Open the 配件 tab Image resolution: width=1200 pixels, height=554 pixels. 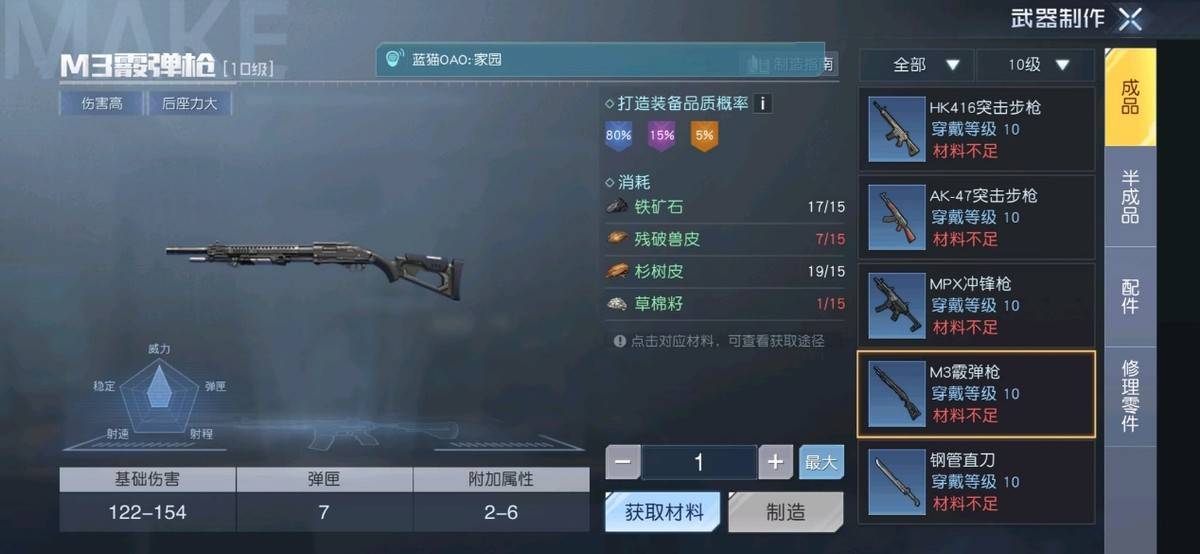pyautogui.click(x=1130, y=295)
